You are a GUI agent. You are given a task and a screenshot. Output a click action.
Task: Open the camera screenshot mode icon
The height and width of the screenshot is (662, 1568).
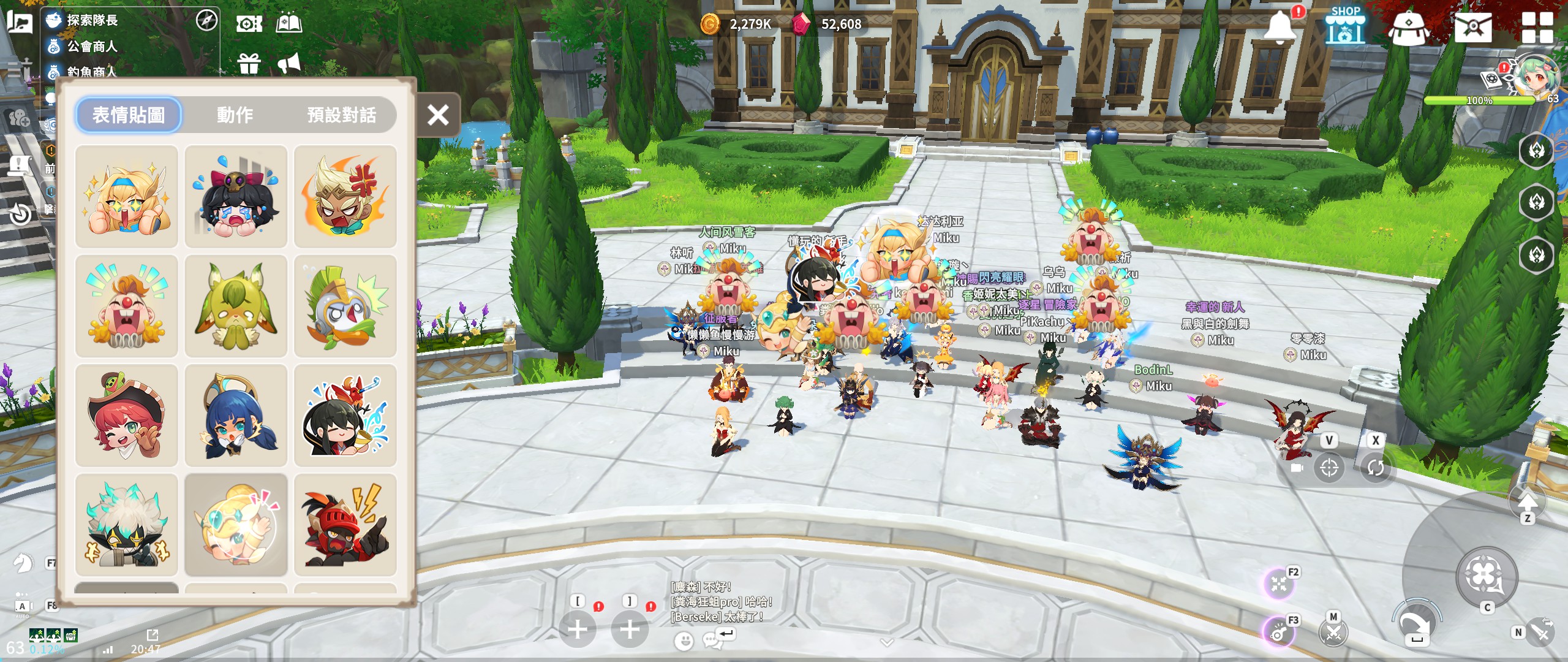(249, 24)
